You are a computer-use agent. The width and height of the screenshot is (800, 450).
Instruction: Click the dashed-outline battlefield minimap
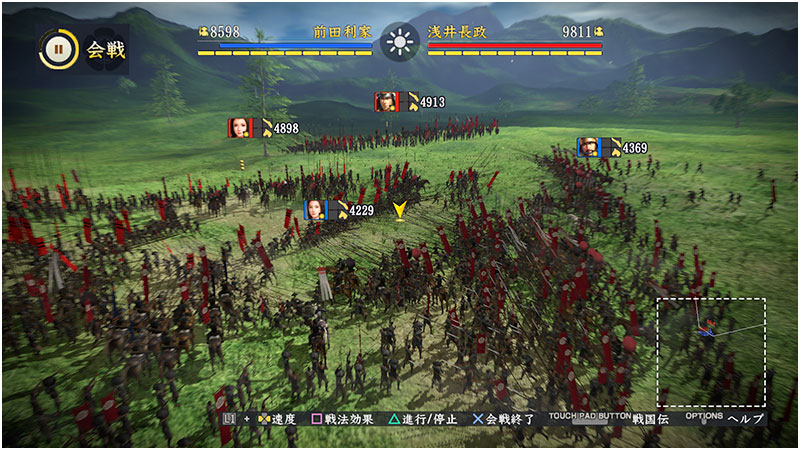click(x=711, y=352)
